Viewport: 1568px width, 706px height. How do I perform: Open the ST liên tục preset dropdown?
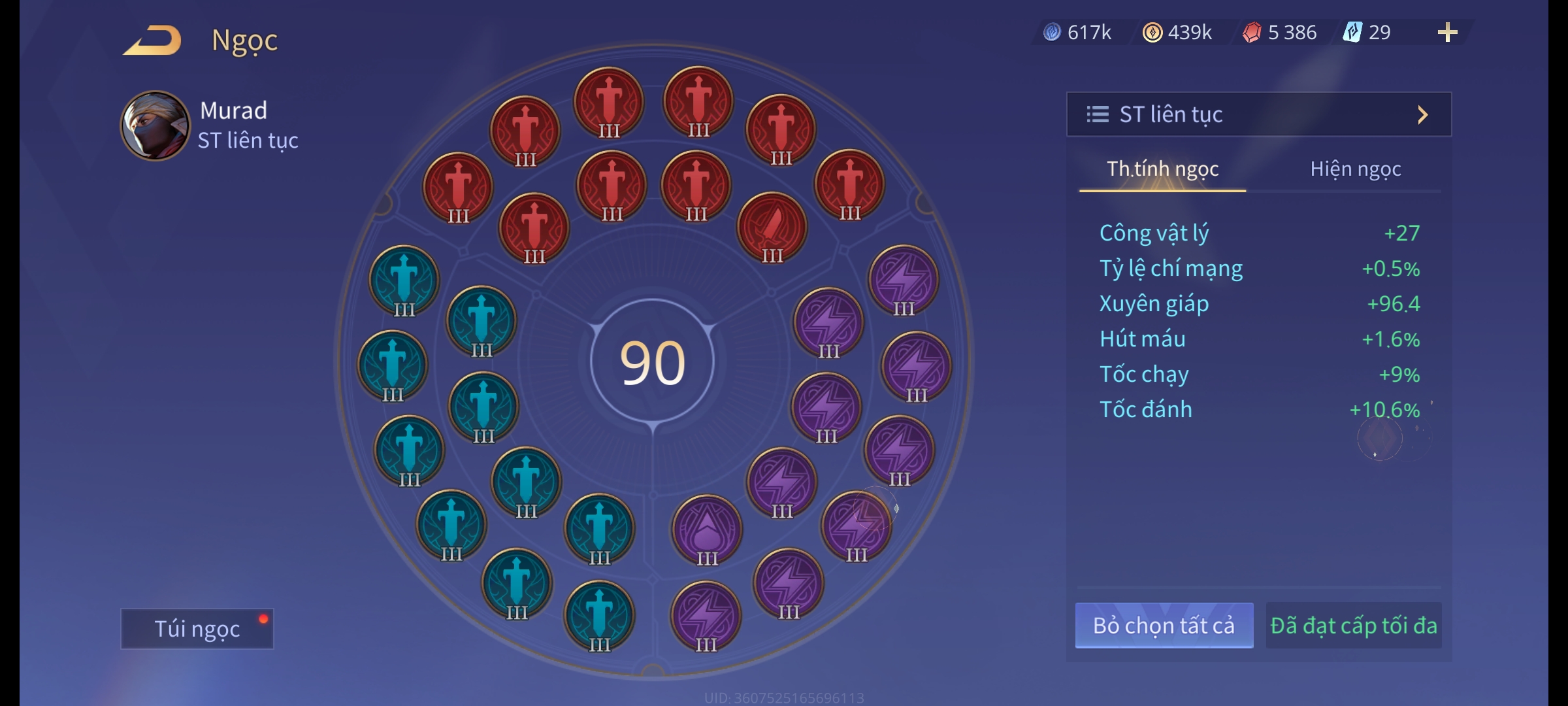(1258, 114)
